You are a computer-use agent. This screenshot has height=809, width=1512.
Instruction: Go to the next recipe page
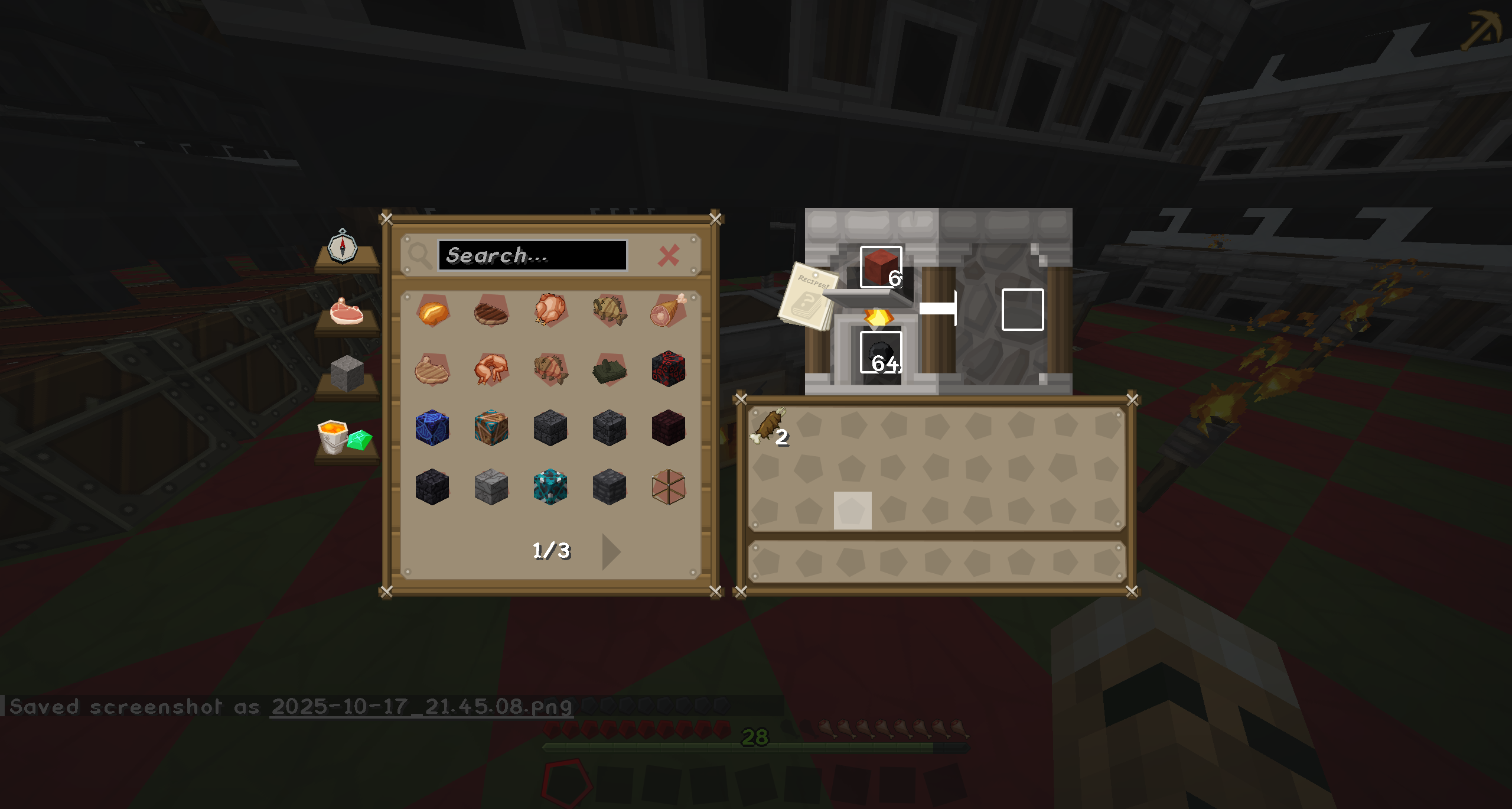click(611, 551)
